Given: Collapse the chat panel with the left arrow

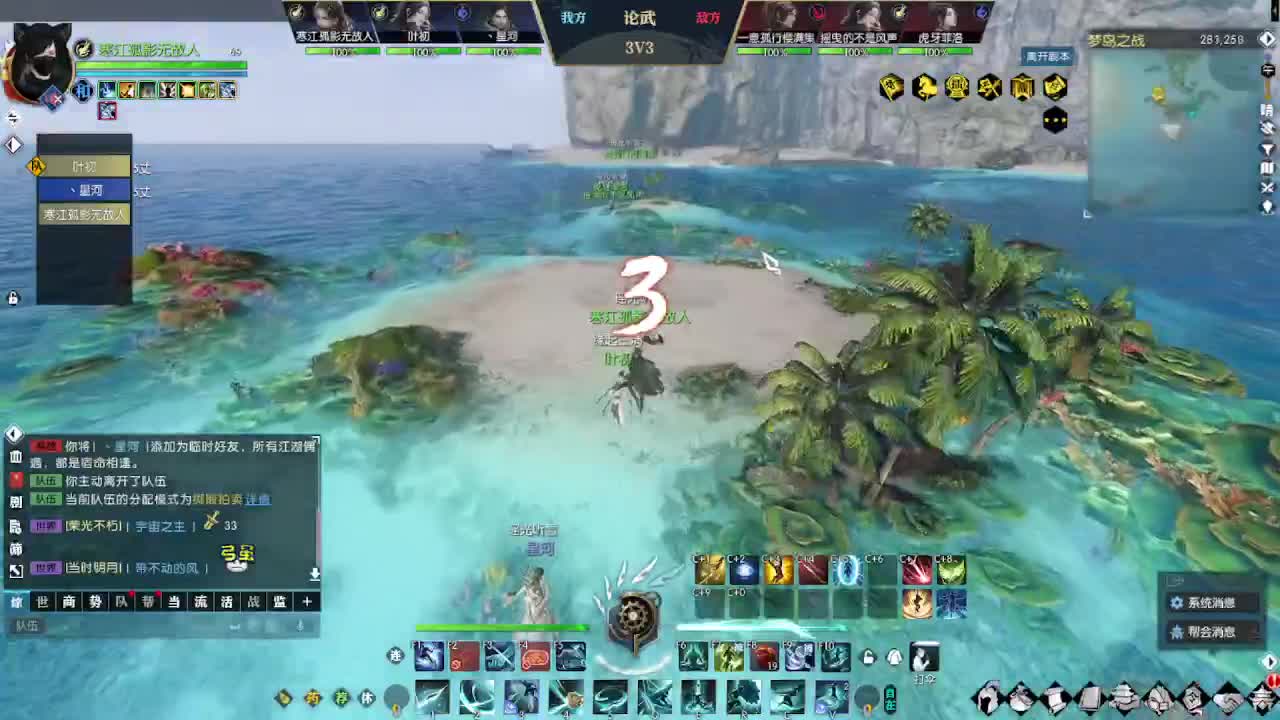Looking at the screenshot, I should coord(14,434).
